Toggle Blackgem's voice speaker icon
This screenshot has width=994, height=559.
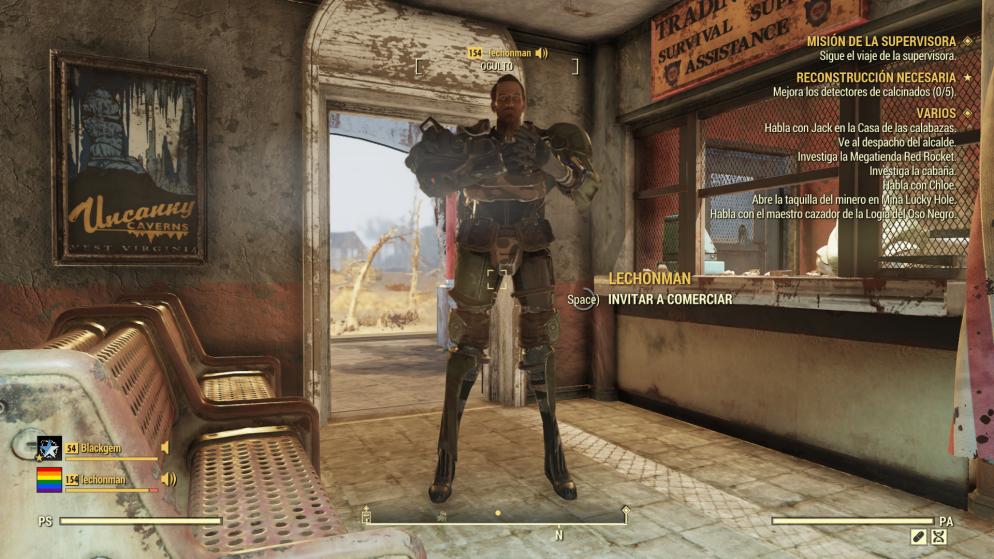tap(165, 448)
